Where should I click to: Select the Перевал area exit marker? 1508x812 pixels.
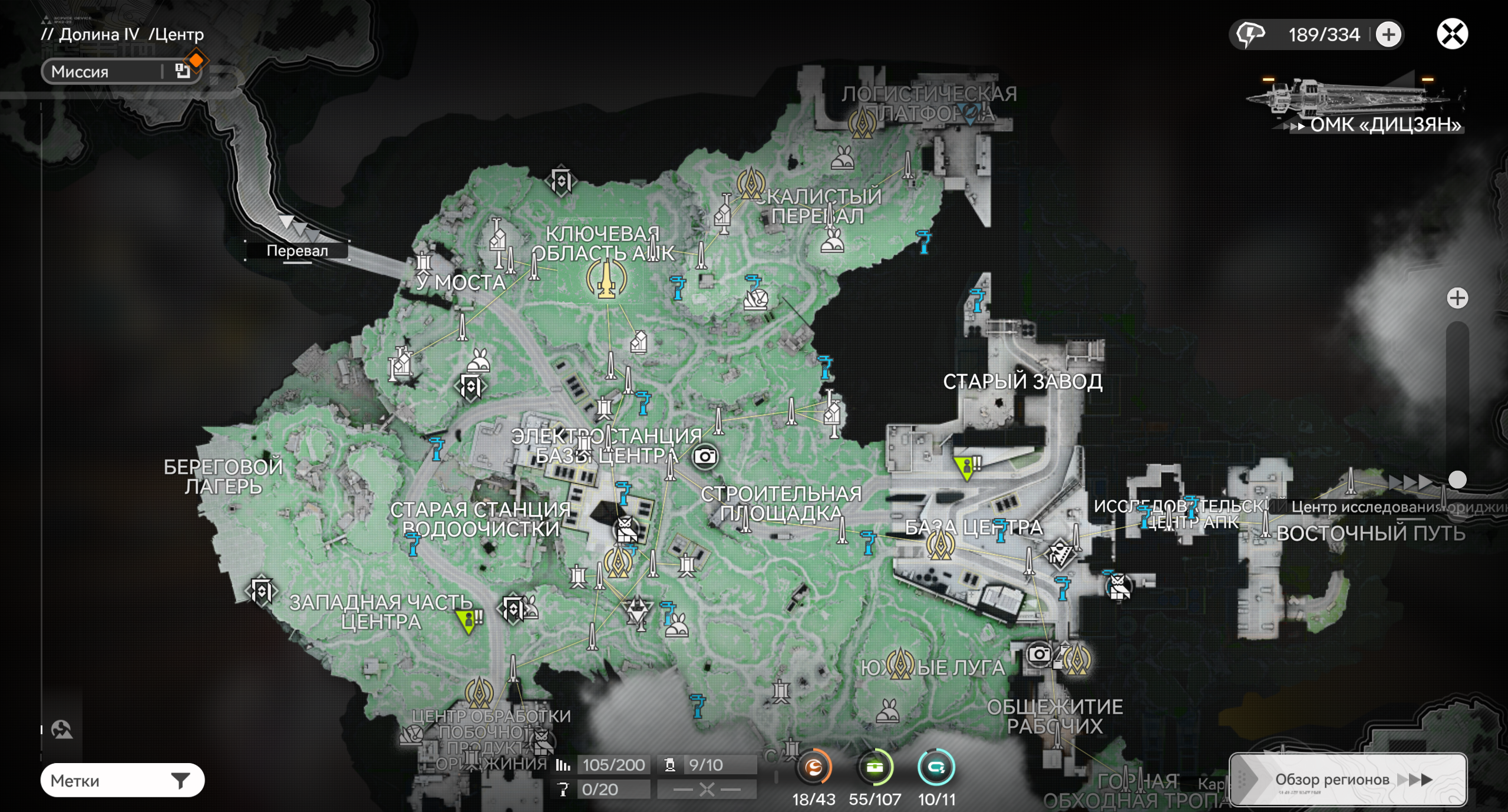click(x=298, y=250)
